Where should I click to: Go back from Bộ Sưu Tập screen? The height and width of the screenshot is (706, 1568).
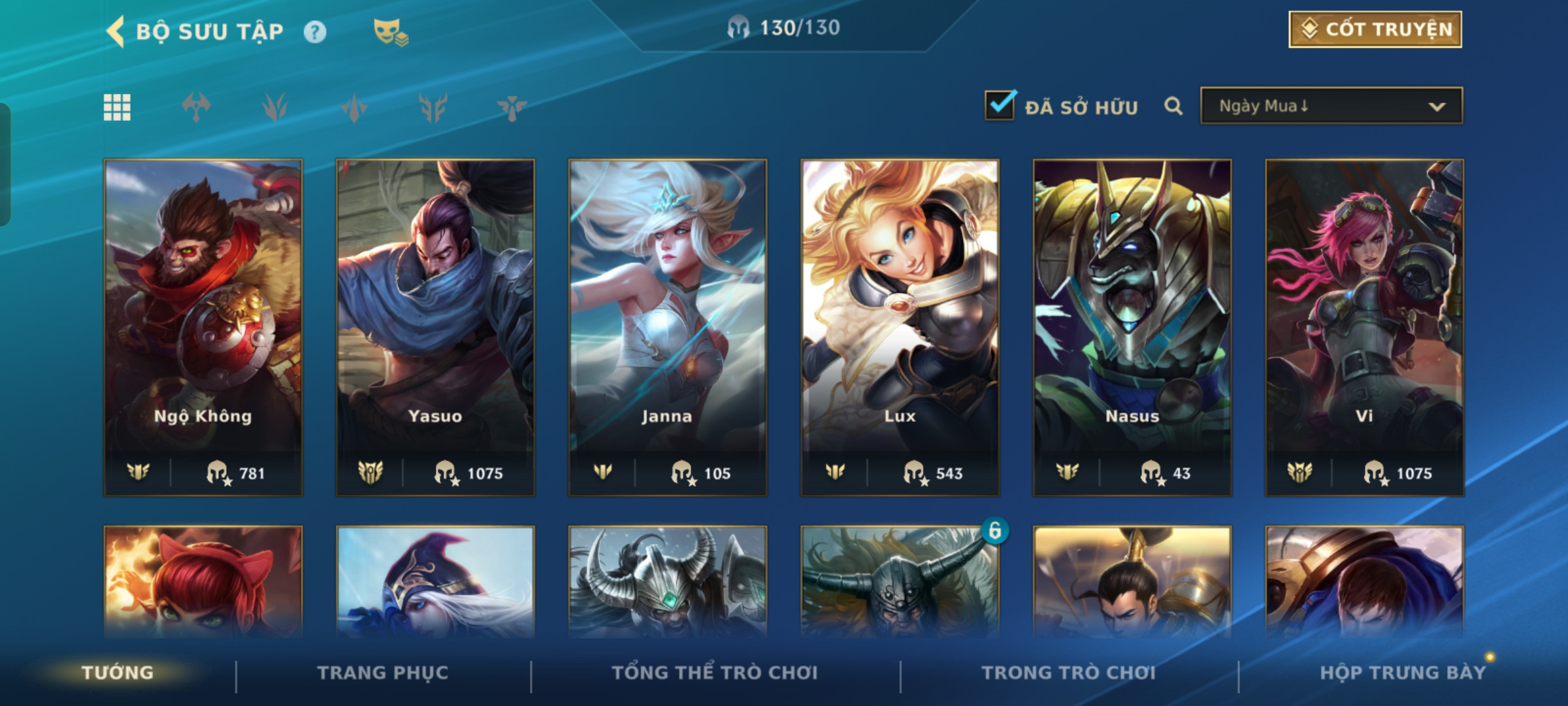pyautogui.click(x=116, y=31)
